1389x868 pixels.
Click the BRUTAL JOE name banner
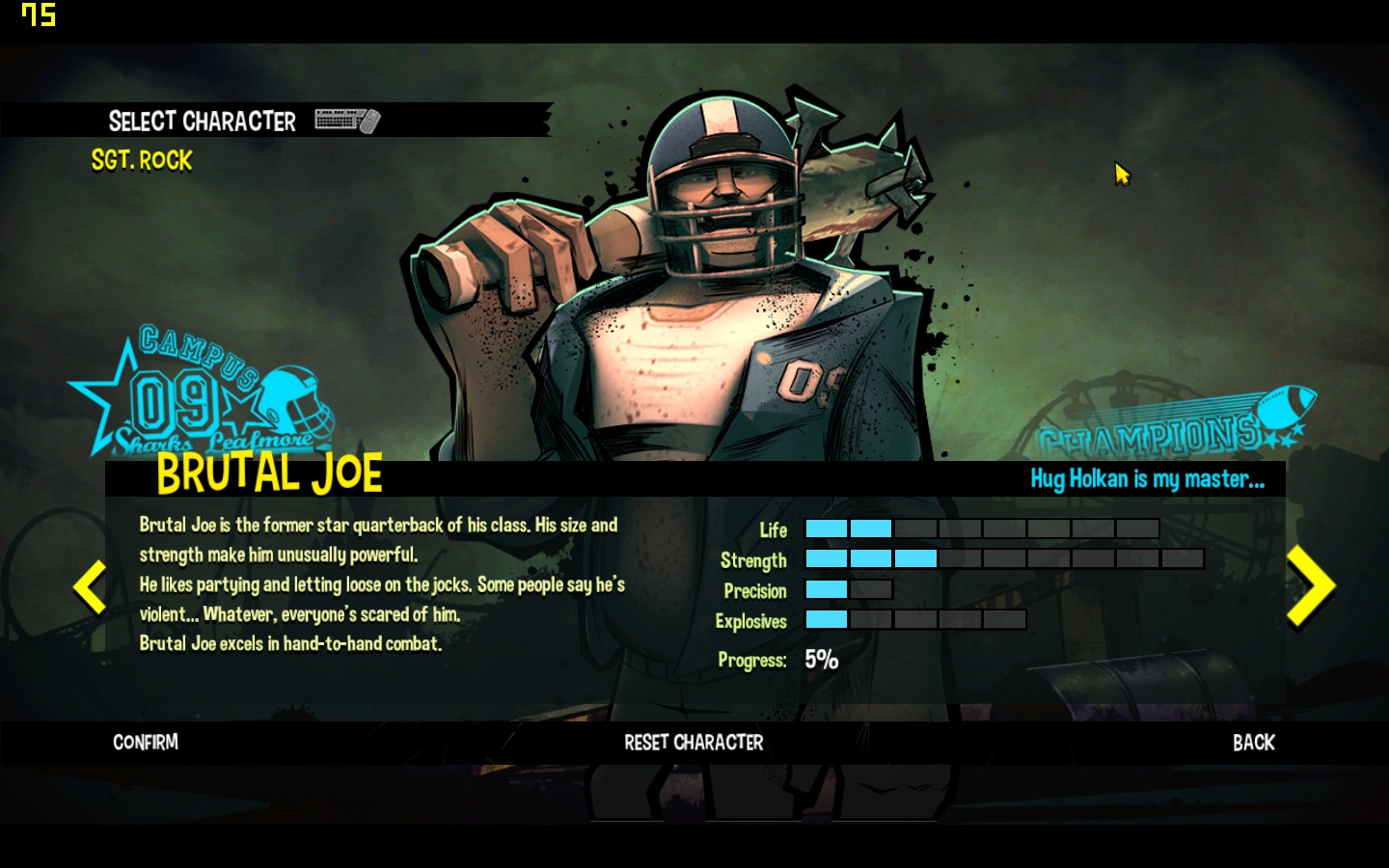(x=268, y=474)
